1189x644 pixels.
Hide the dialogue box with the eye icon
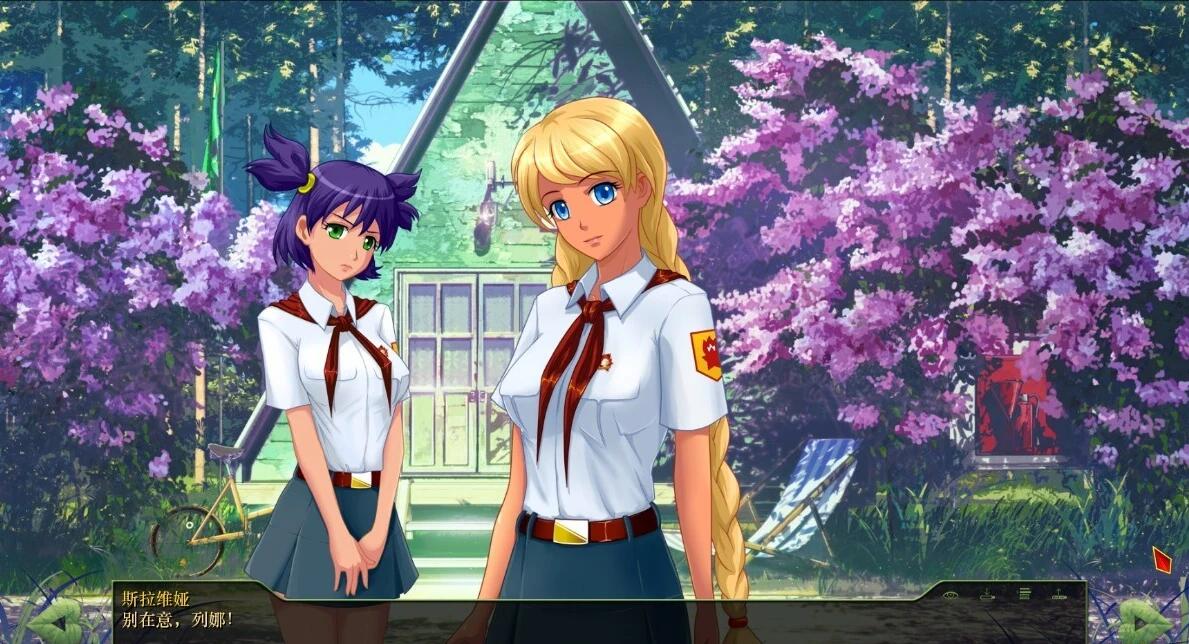[951, 594]
